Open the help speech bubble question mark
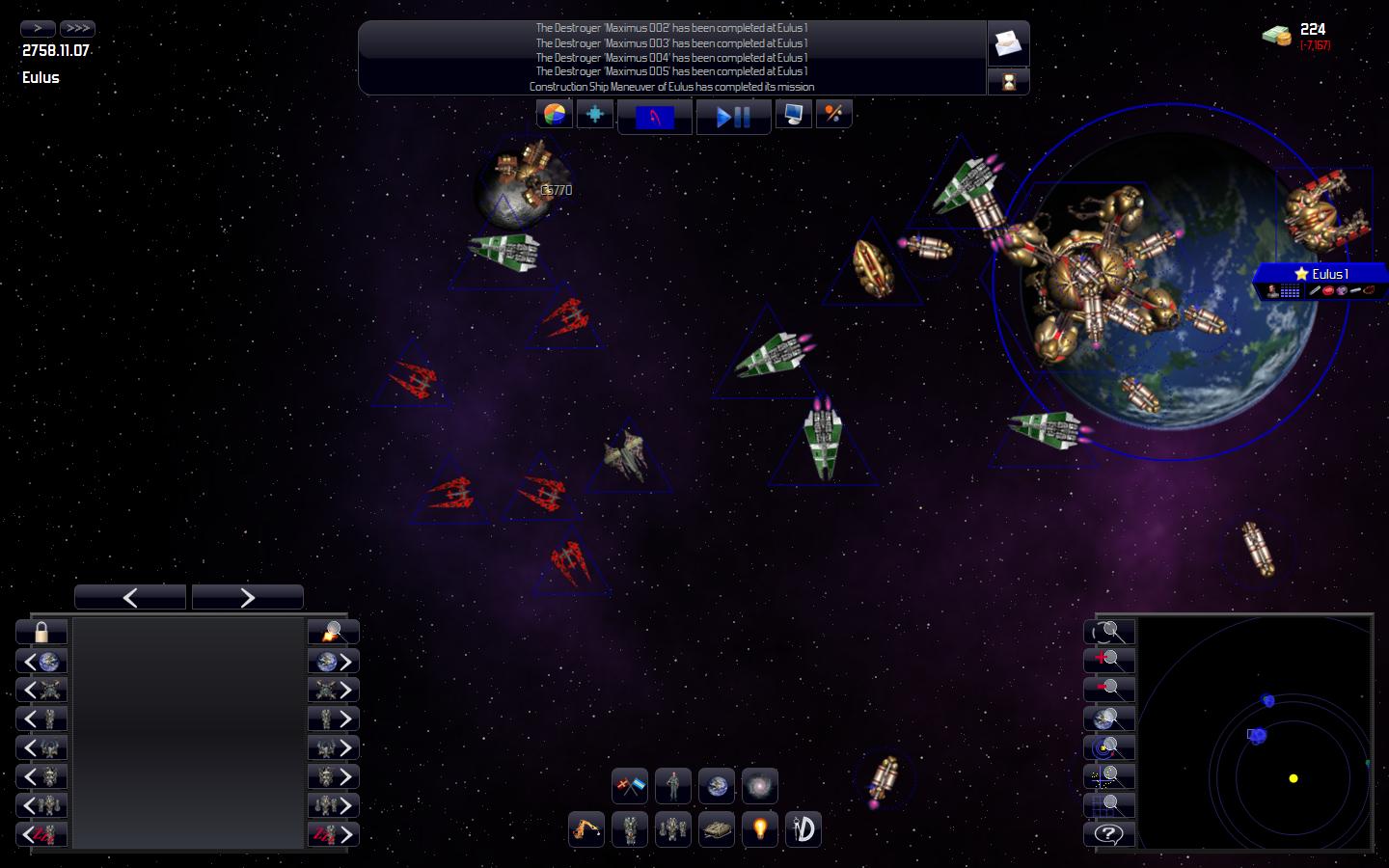The width and height of the screenshot is (1389, 868). click(1109, 834)
